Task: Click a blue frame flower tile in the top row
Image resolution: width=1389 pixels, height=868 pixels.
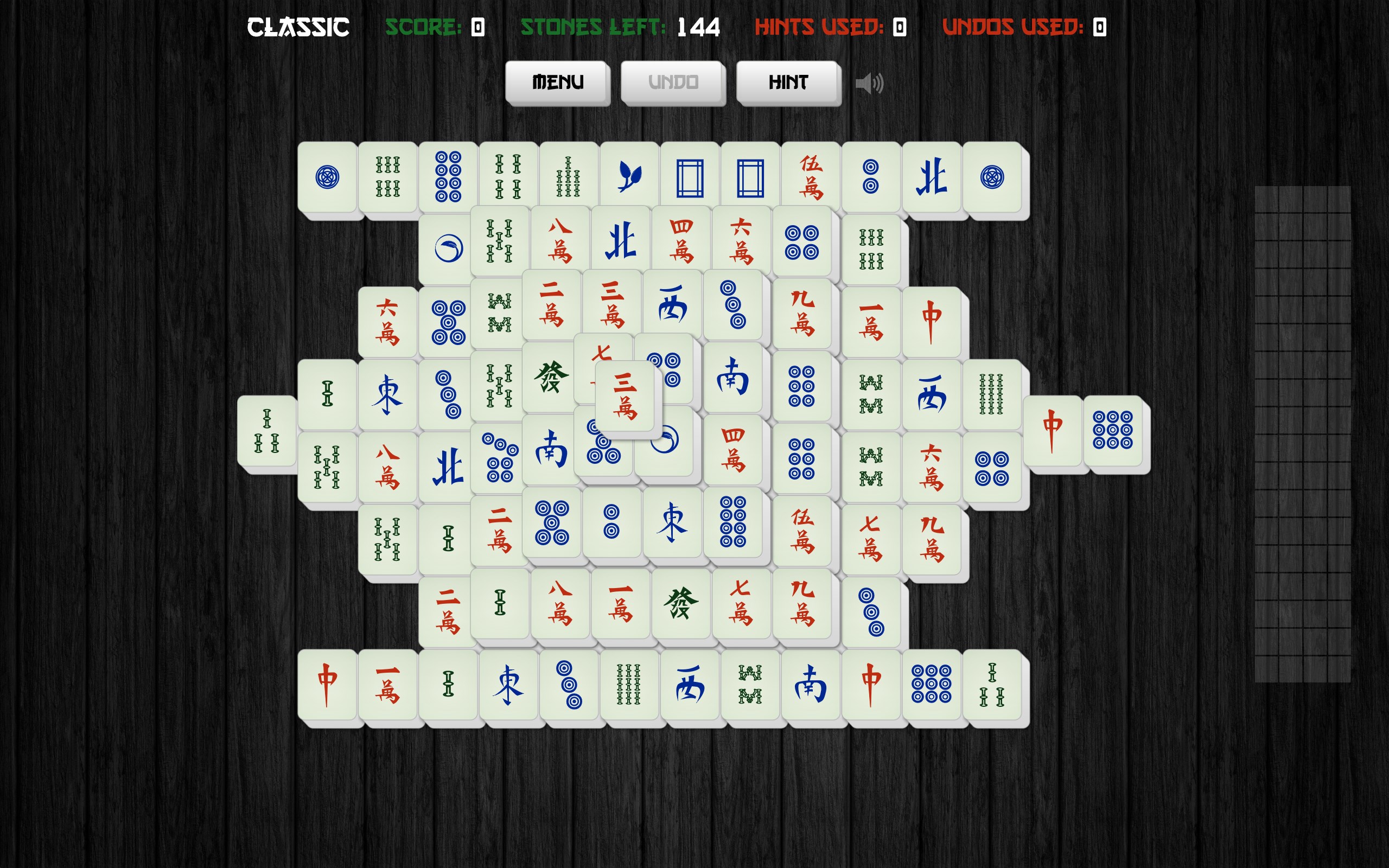Action: 691,176
